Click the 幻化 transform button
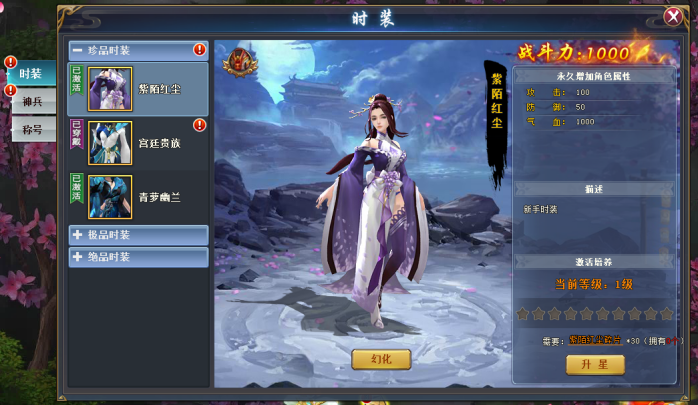 point(381,359)
